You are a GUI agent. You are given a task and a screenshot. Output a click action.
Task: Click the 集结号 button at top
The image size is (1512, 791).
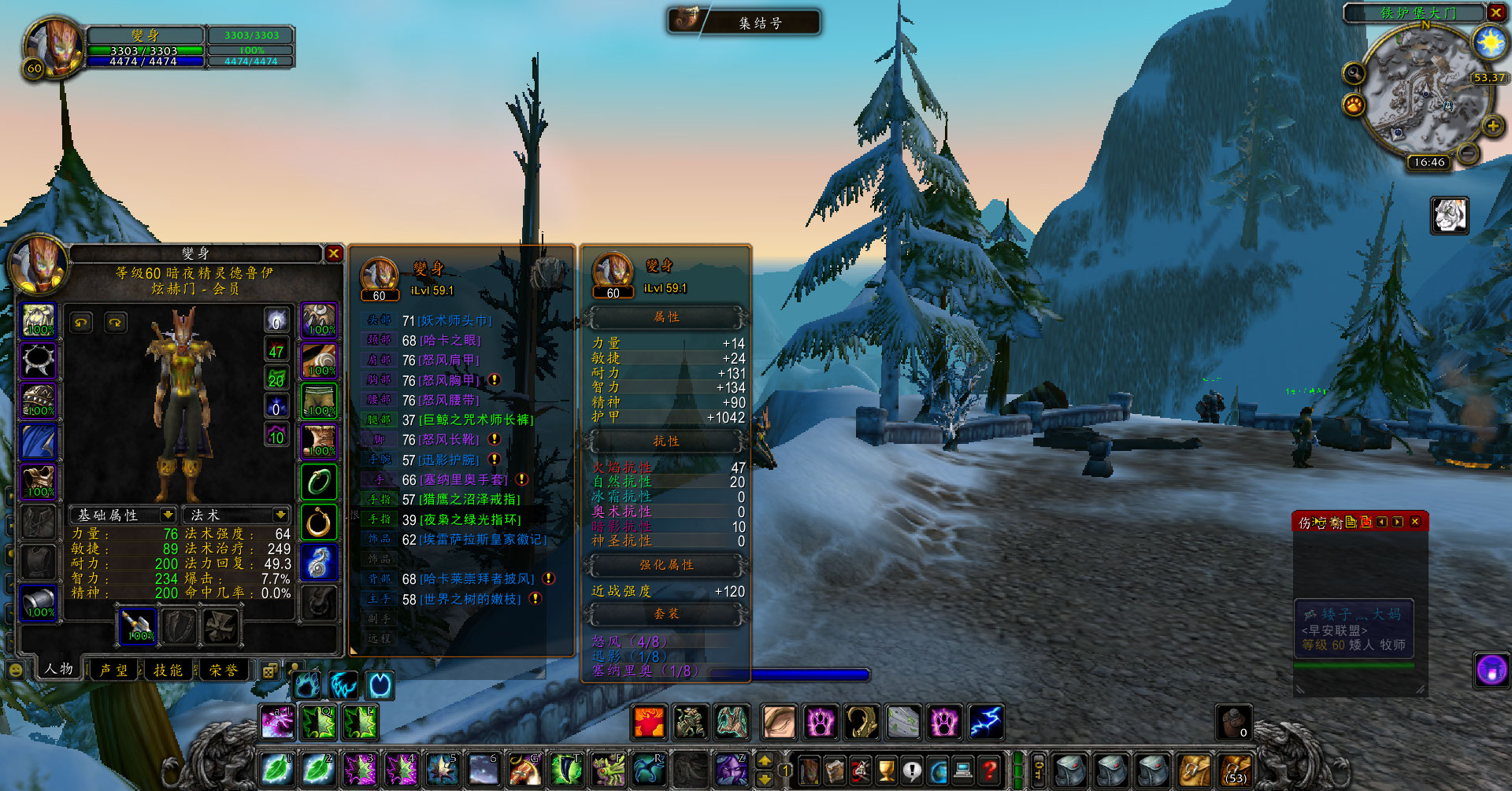click(744, 22)
